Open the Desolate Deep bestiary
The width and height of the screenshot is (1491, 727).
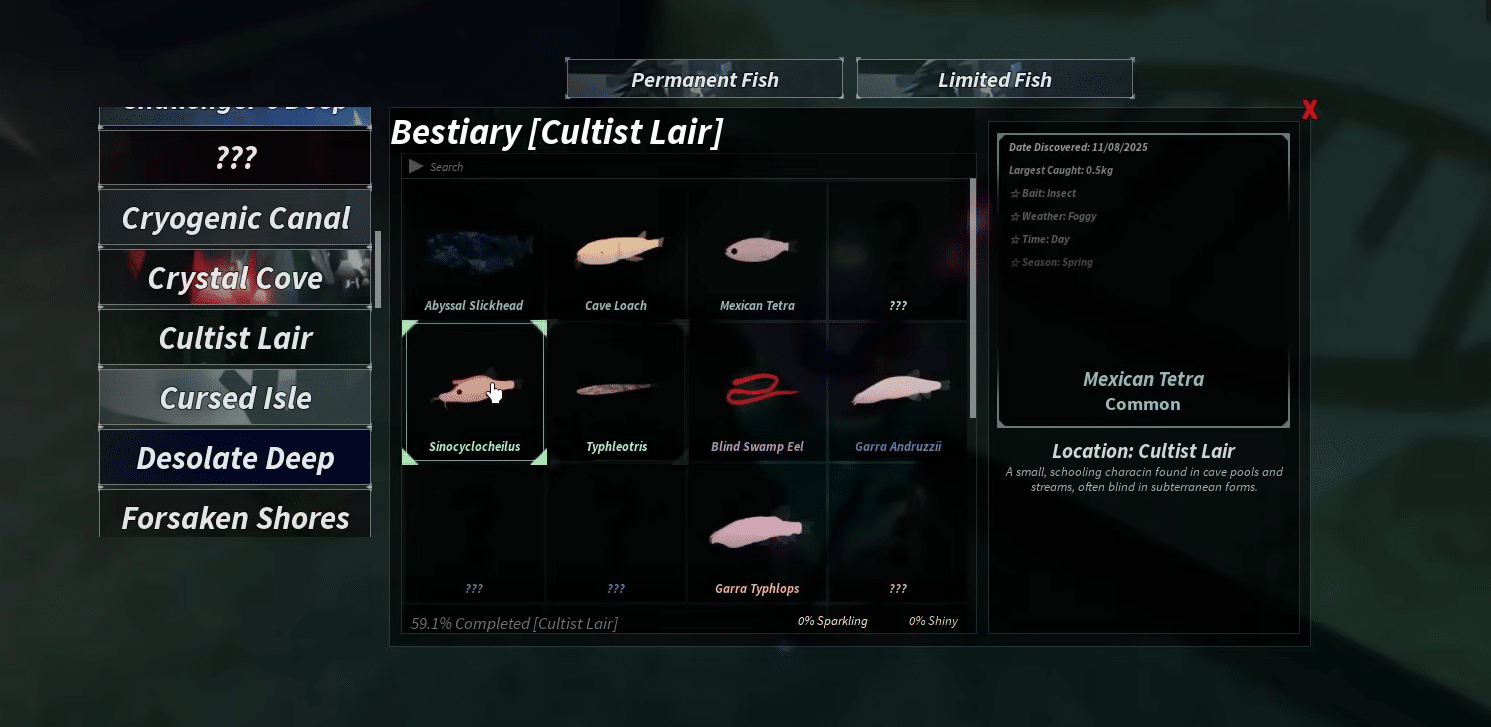(234, 457)
